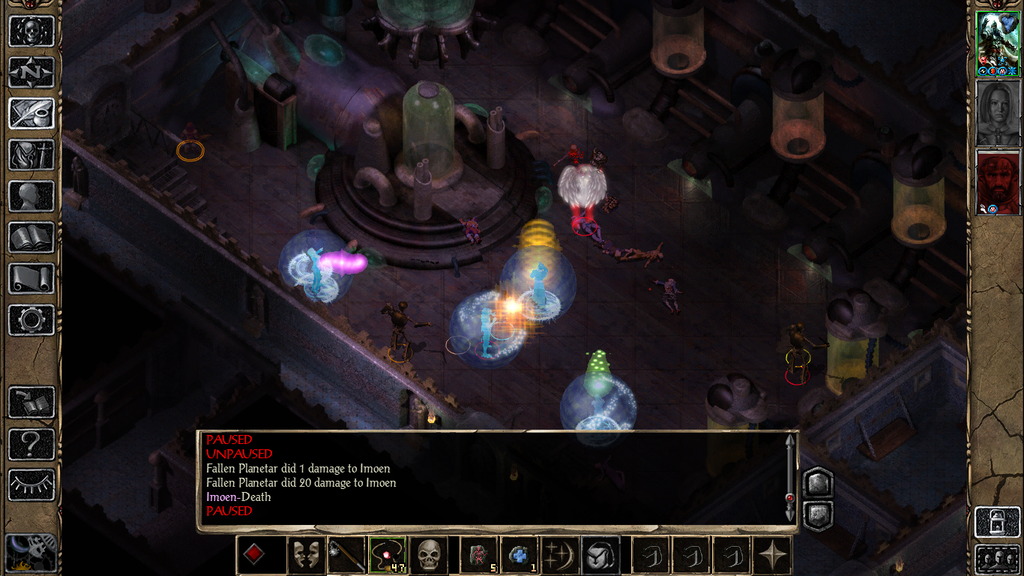The image size is (1024, 576).
Task: Select the green-framed top party portrait
Action: tap(998, 43)
